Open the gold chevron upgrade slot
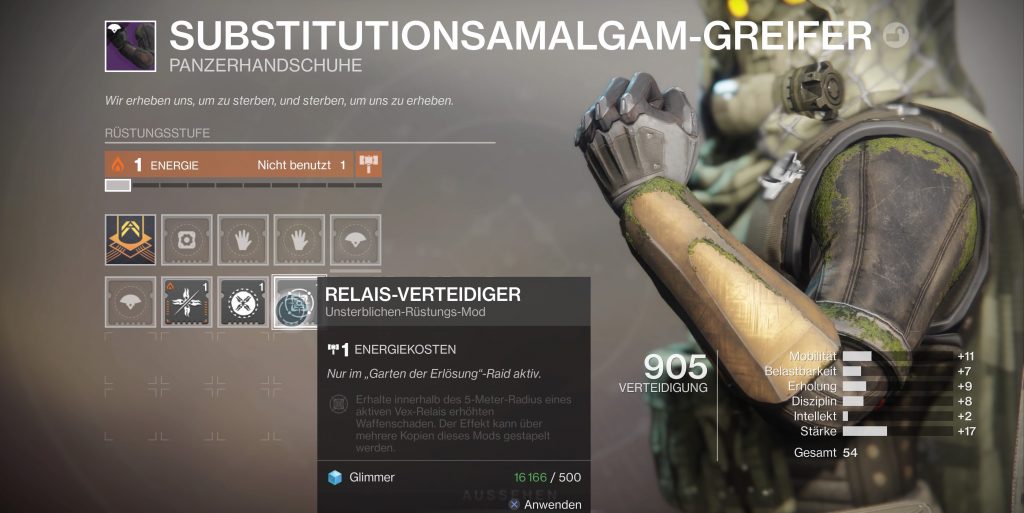Image resolution: width=1024 pixels, height=513 pixels. point(130,240)
